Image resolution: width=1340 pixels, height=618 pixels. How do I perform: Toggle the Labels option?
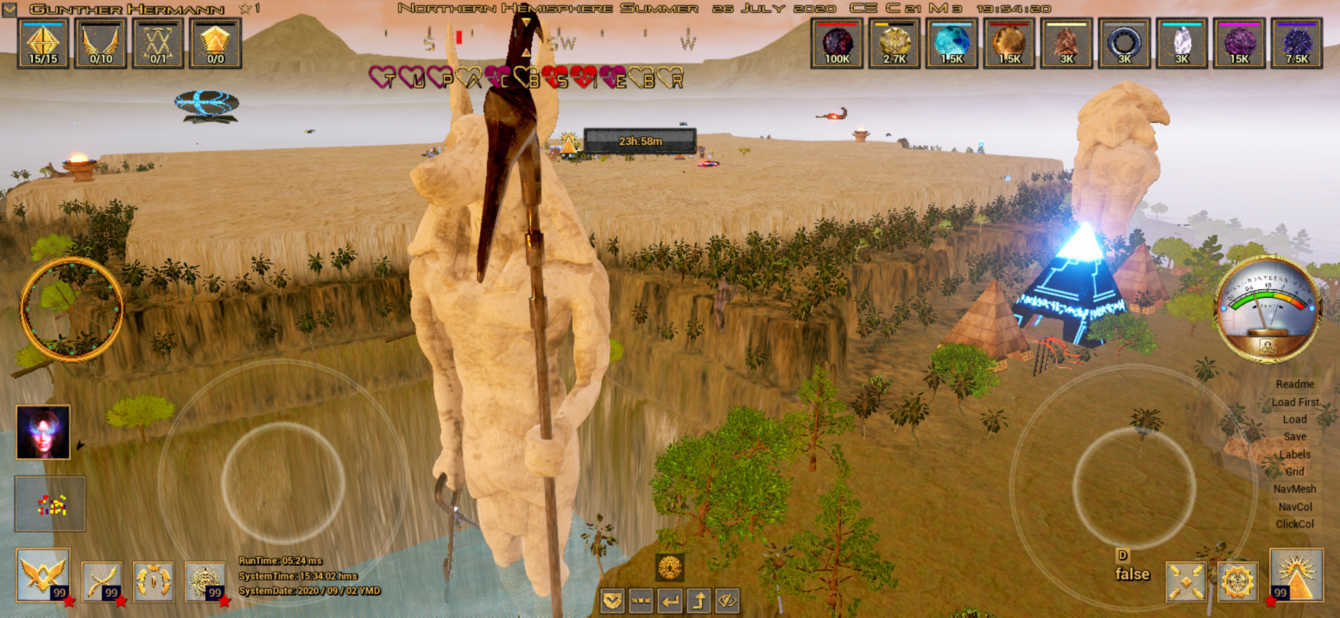click(x=1295, y=455)
